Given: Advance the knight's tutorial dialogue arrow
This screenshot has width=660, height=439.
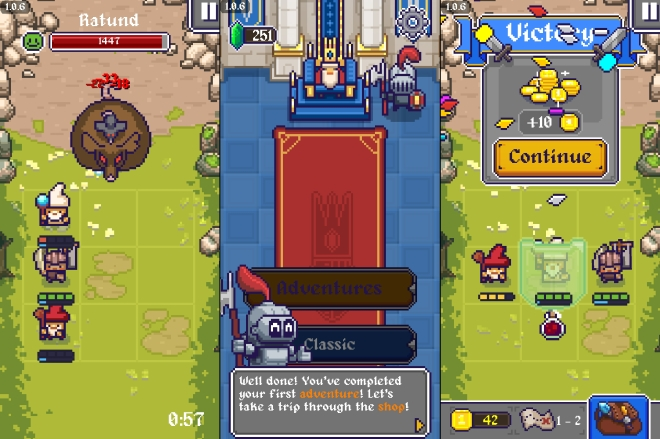Looking at the screenshot, I should click(420, 426).
